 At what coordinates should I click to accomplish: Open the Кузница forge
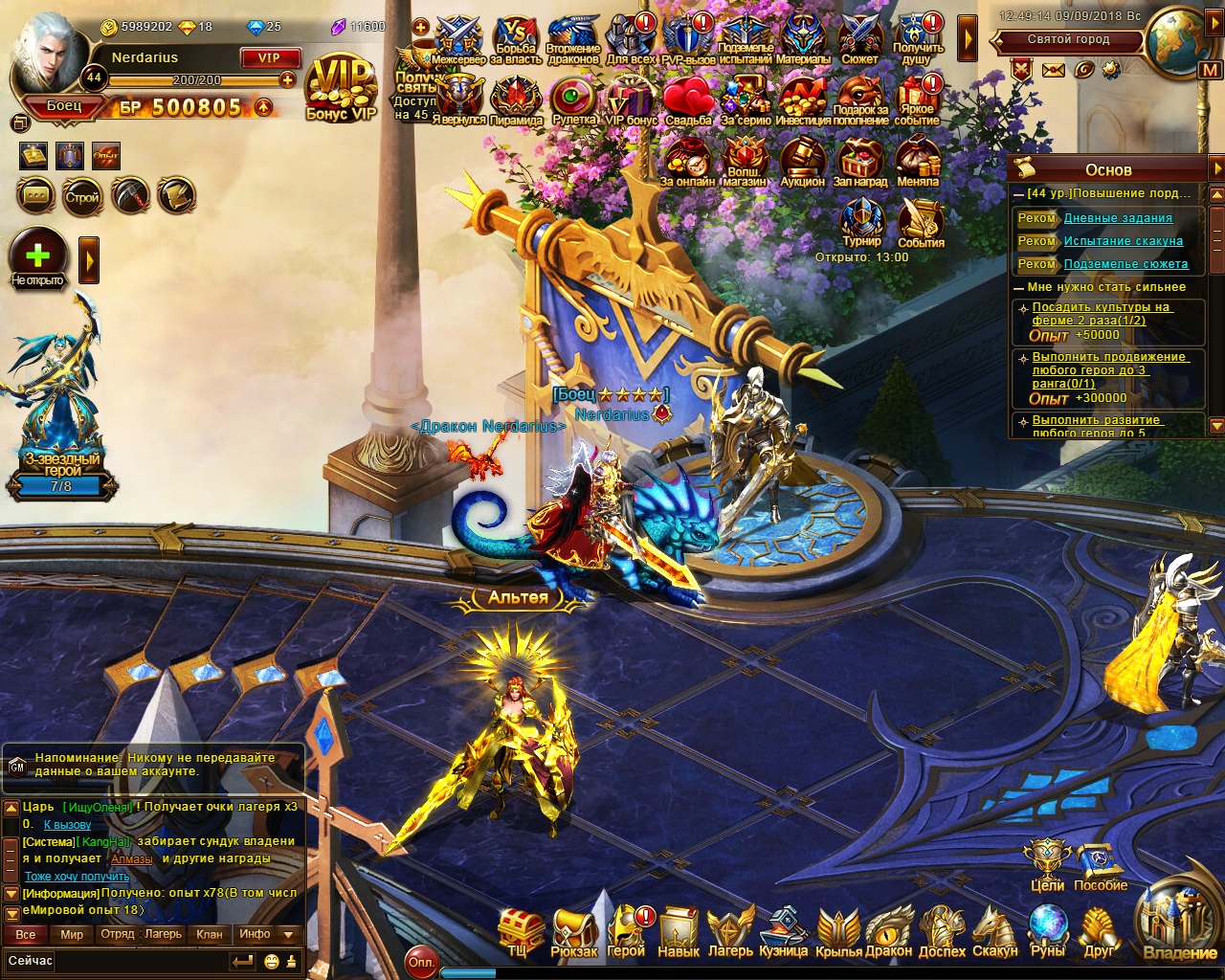click(784, 930)
